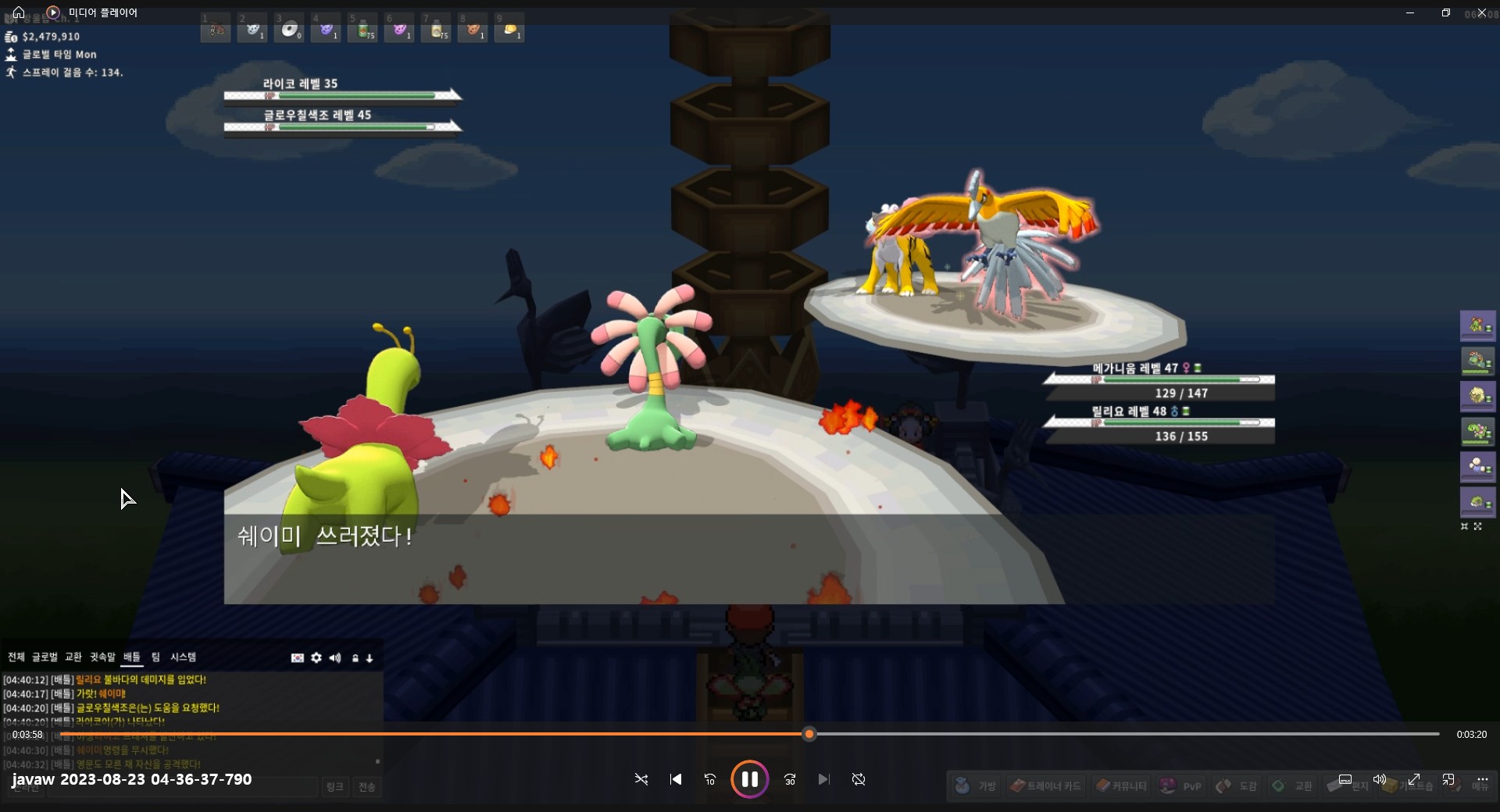
Task: Switch chat to the 전체 tab
Action: (16, 657)
